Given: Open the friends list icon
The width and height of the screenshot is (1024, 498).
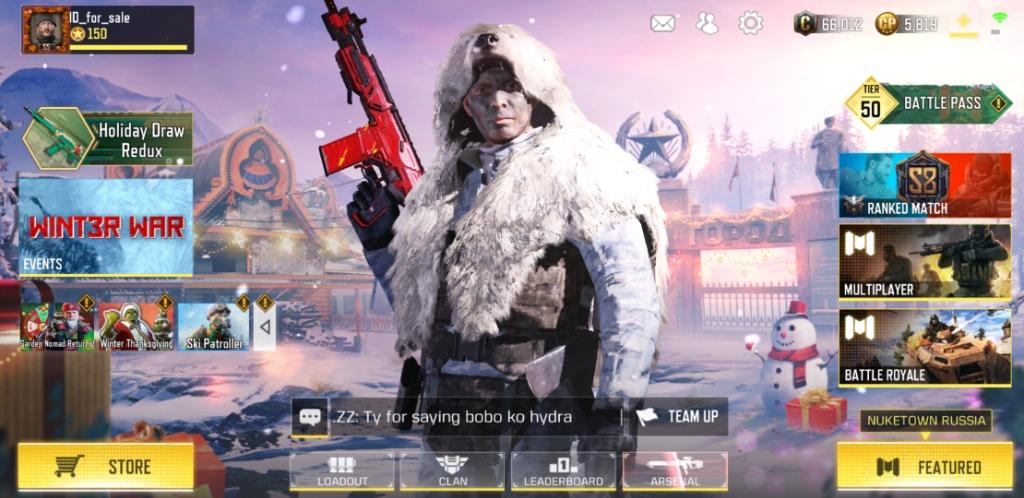Looking at the screenshot, I should [707, 23].
